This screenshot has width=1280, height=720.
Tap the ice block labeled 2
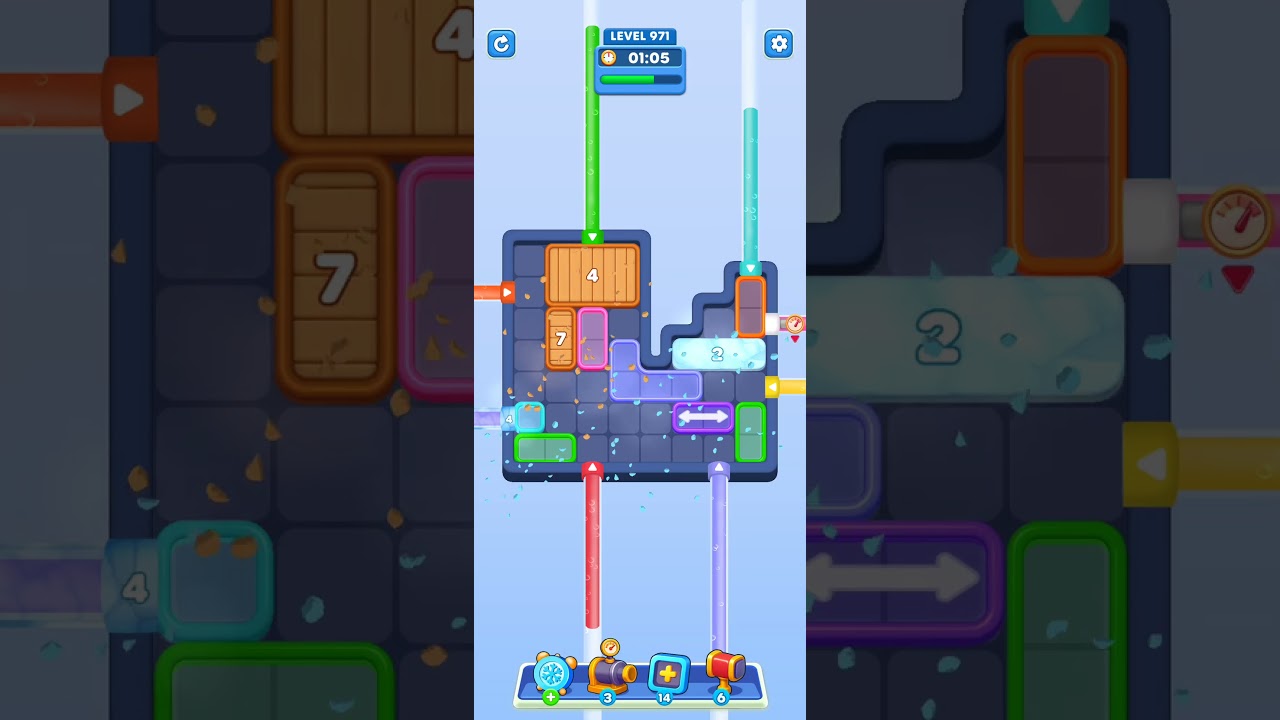718,352
